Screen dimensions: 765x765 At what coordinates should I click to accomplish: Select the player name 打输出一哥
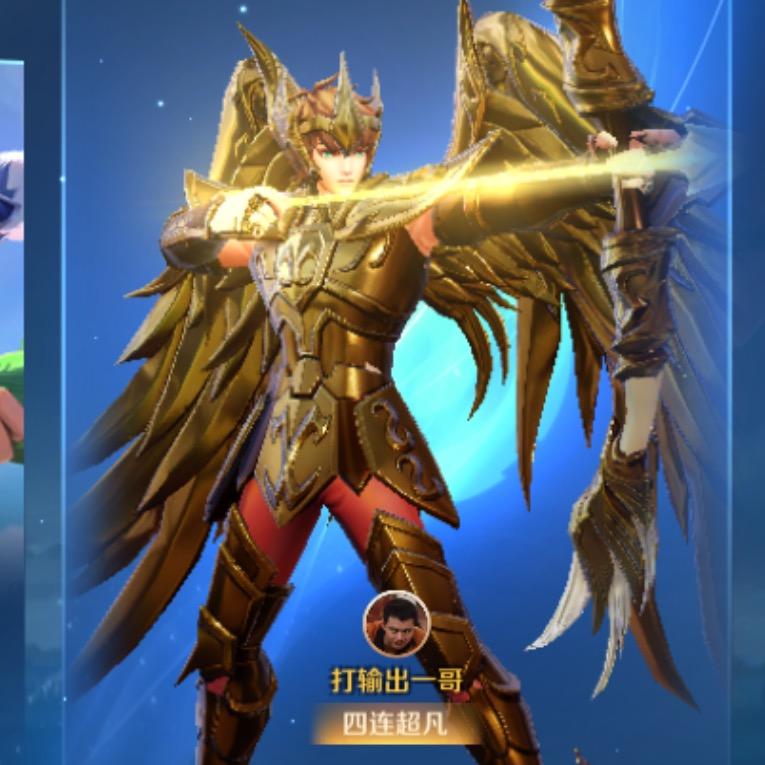[396, 681]
